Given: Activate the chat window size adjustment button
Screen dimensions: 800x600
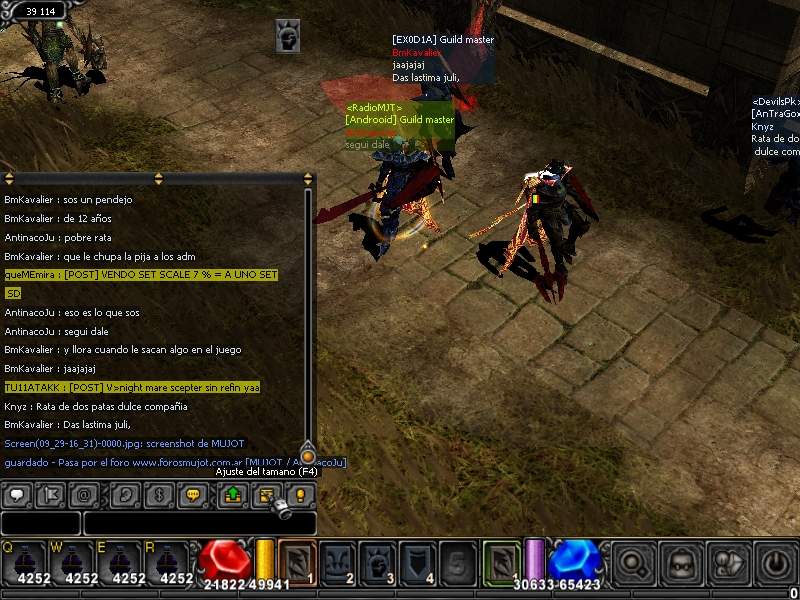Looking at the screenshot, I should click(x=267, y=495).
